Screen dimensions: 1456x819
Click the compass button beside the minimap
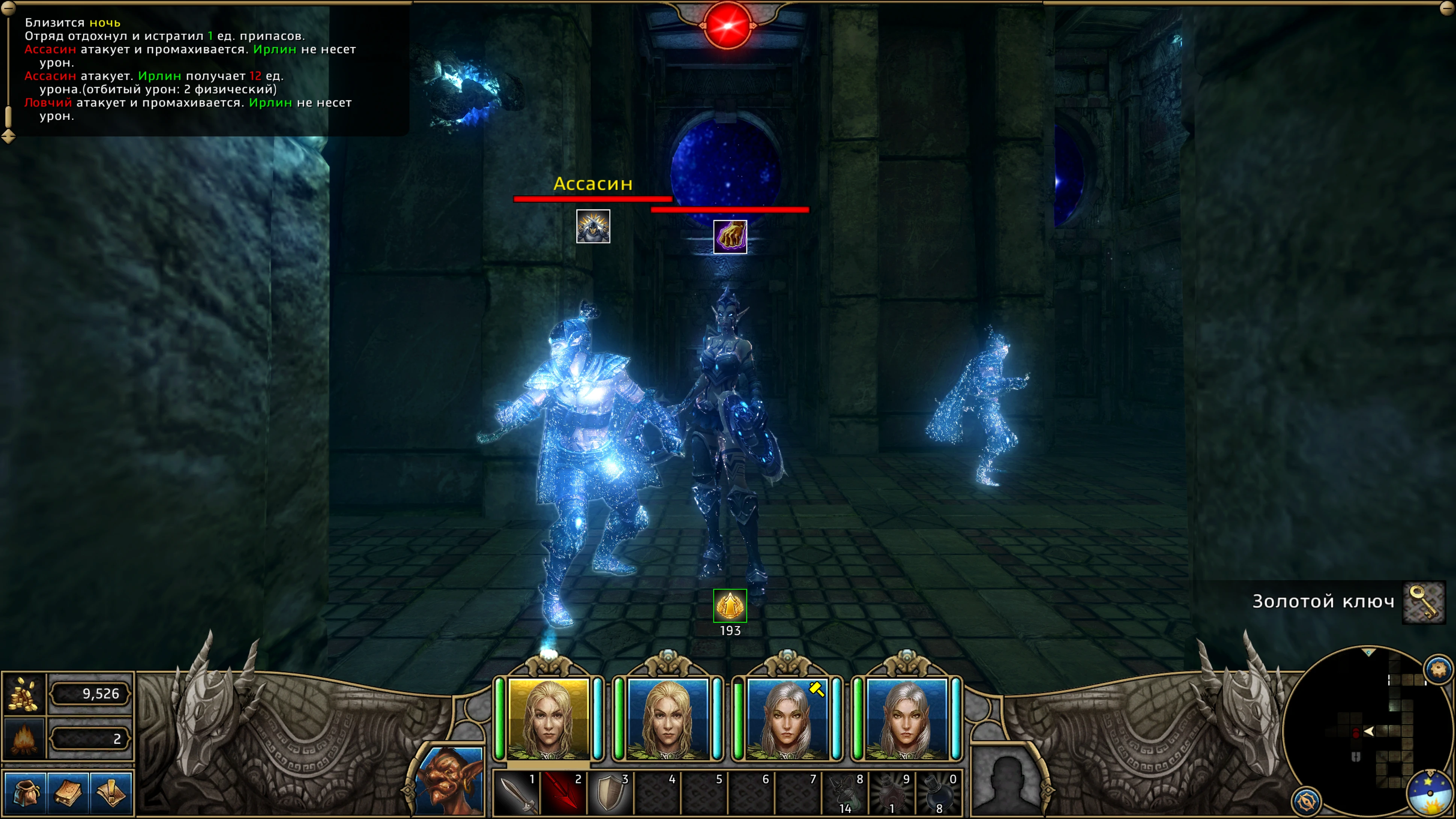pos(1306,800)
